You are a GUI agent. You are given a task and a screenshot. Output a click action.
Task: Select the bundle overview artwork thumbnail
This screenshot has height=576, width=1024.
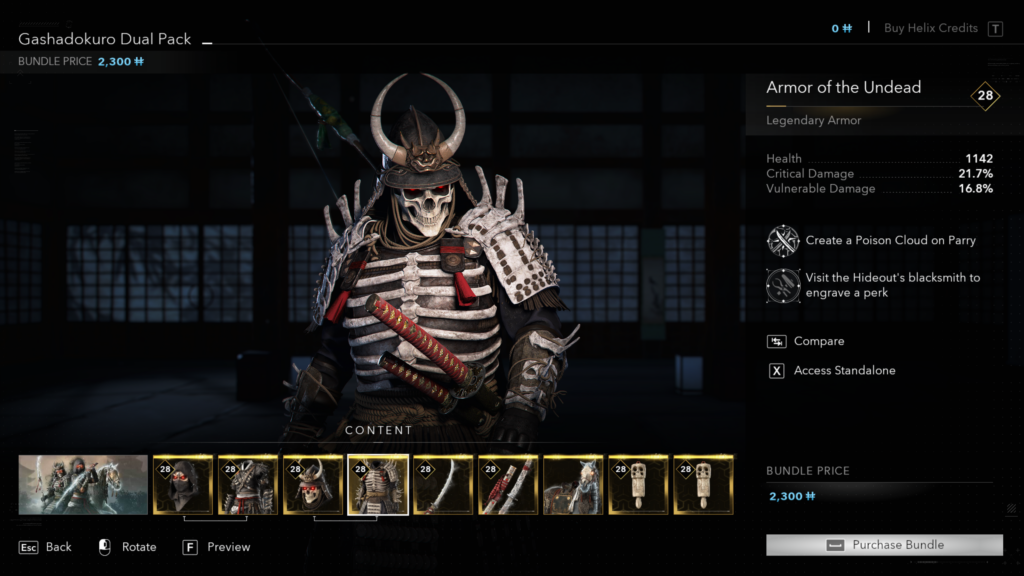tap(83, 485)
